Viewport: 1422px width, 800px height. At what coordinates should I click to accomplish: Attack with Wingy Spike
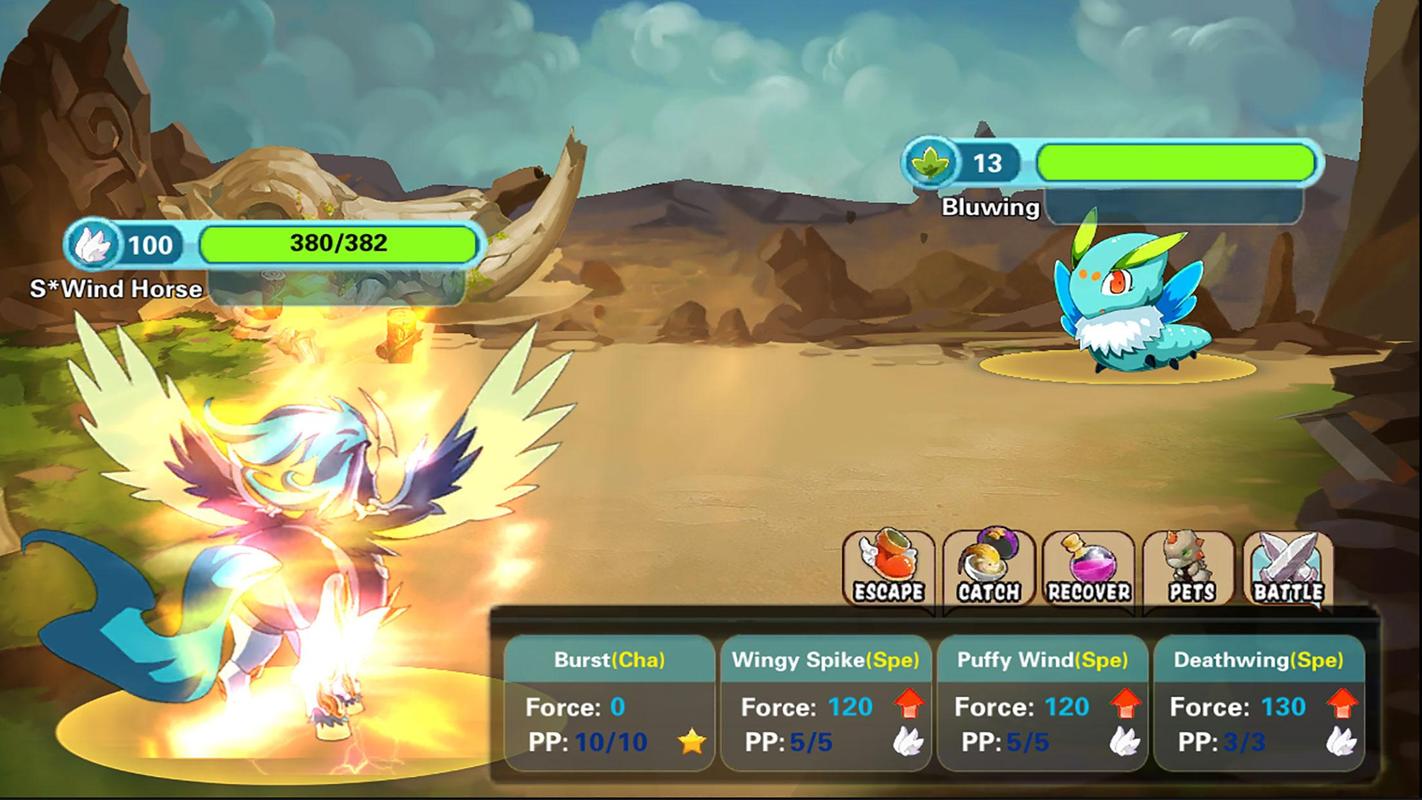825,703
